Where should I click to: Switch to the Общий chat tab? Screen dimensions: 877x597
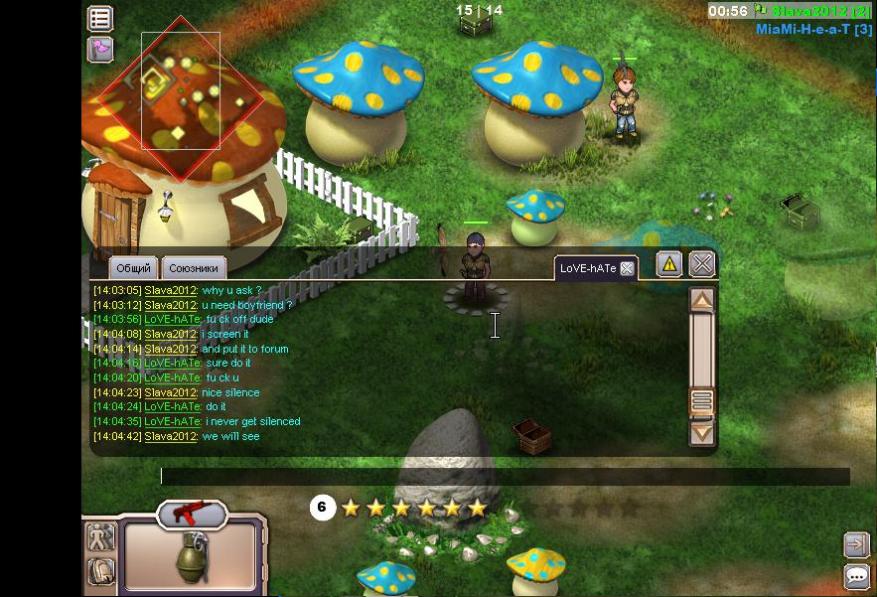[134, 268]
